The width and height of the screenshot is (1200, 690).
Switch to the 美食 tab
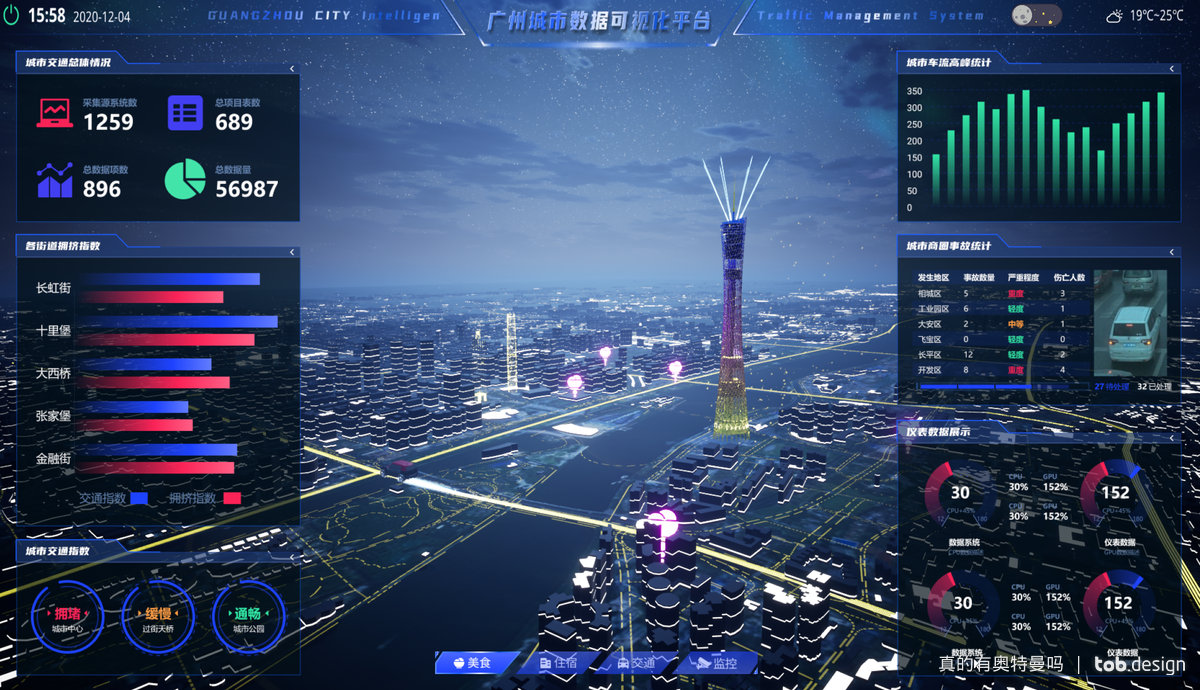coord(476,662)
